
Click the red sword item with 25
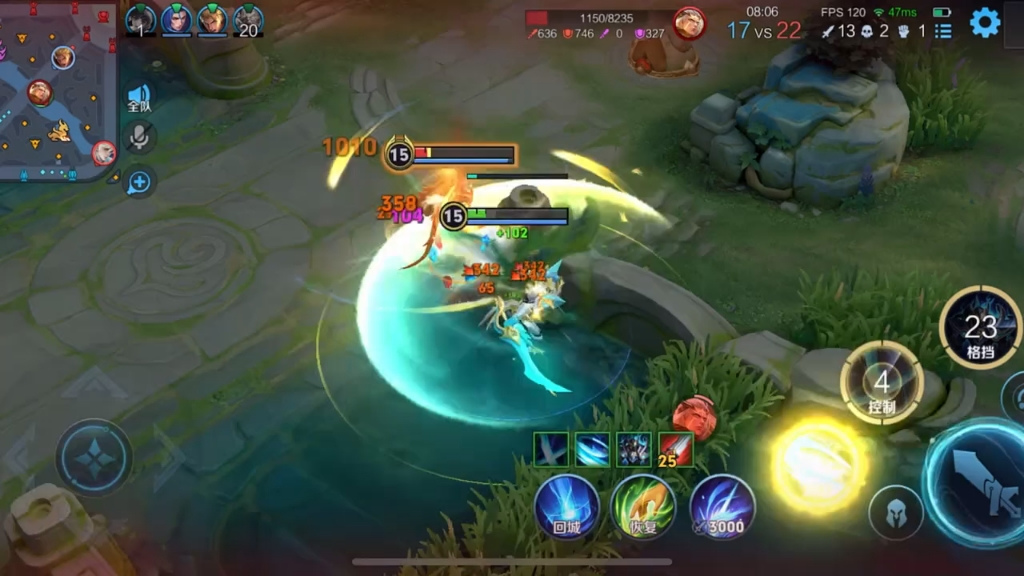[x=676, y=450]
